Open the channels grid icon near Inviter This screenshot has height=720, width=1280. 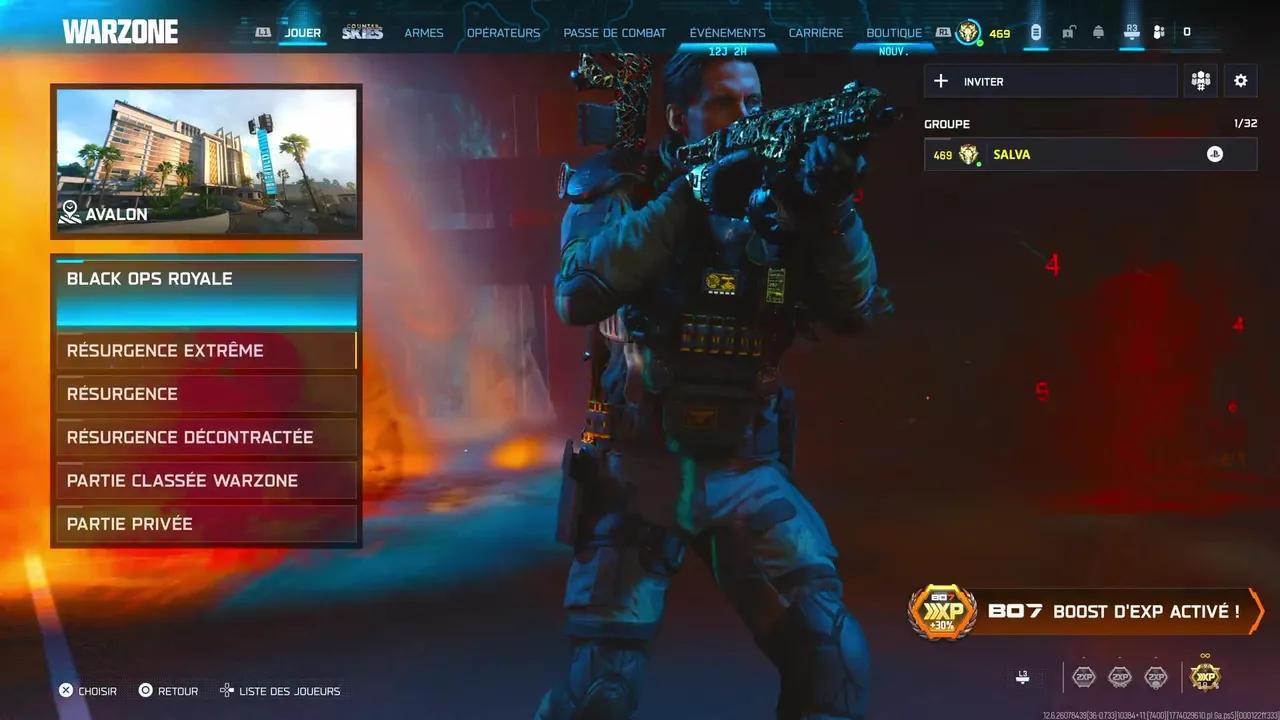click(1200, 80)
